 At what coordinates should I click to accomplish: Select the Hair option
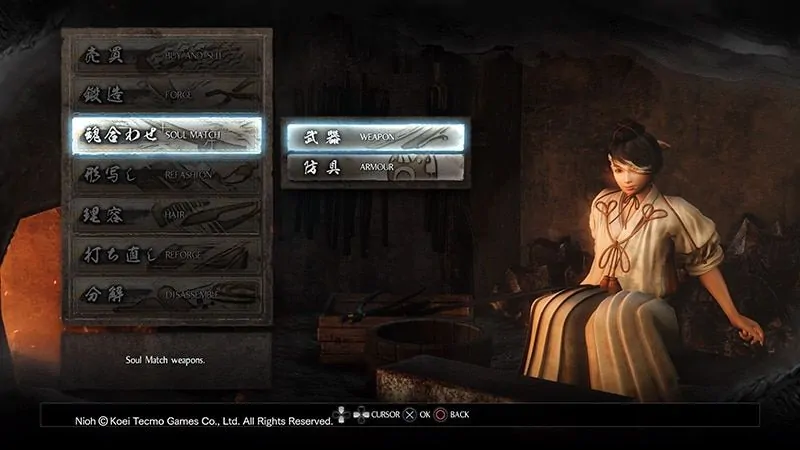(x=166, y=215)
